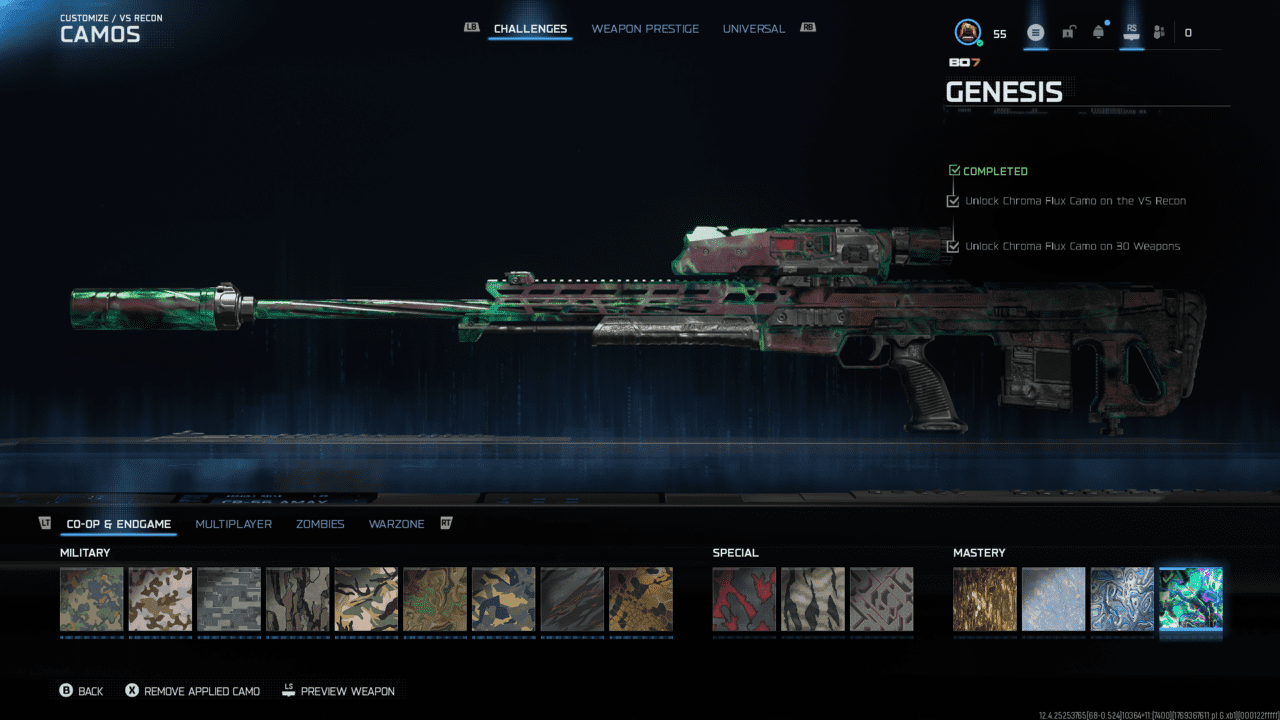Open the Weapon Prestige tab
Image resolution: width=1280 pixels, height=720 pixels.
pos(645,29)
